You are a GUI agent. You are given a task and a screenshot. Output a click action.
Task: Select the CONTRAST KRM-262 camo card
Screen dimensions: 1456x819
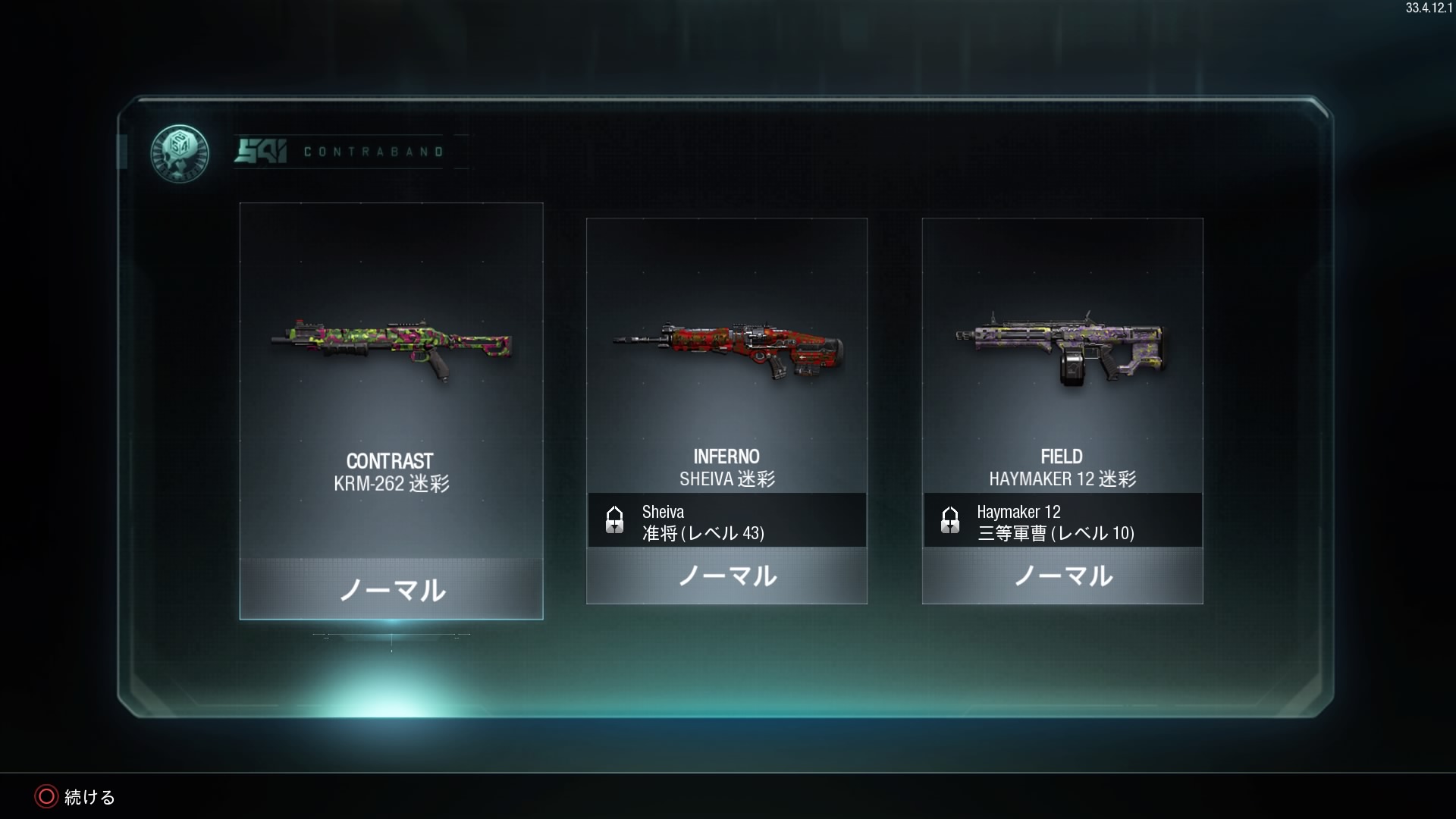point(391,410)
